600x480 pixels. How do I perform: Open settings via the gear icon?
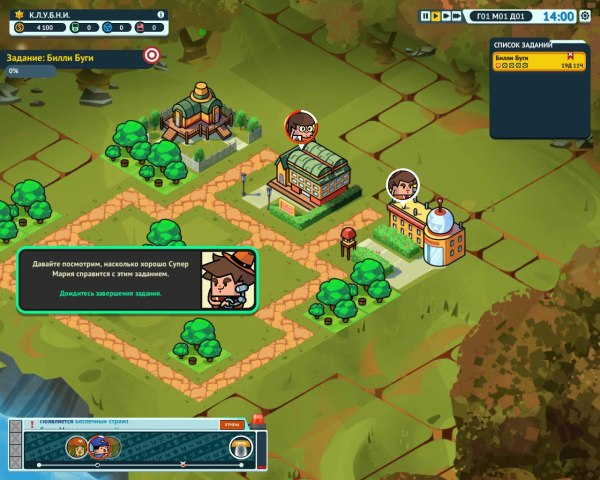585,16
